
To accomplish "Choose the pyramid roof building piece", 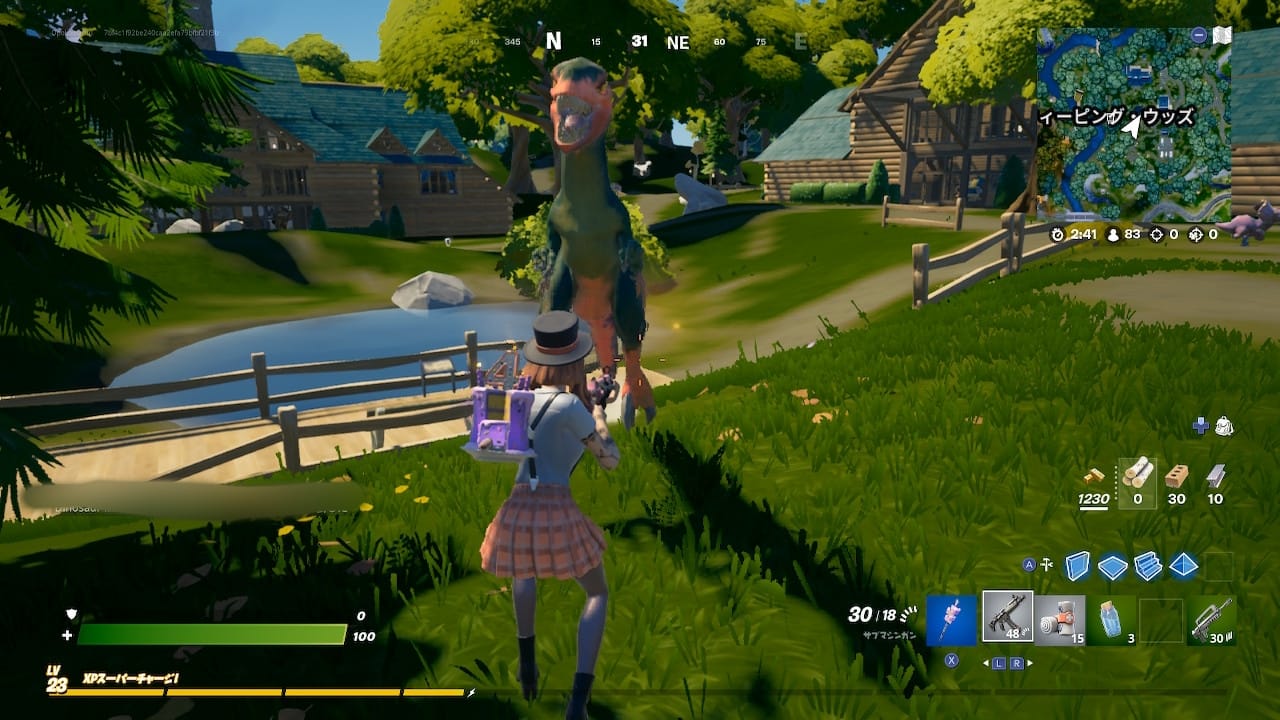I will coord(1183,566).
